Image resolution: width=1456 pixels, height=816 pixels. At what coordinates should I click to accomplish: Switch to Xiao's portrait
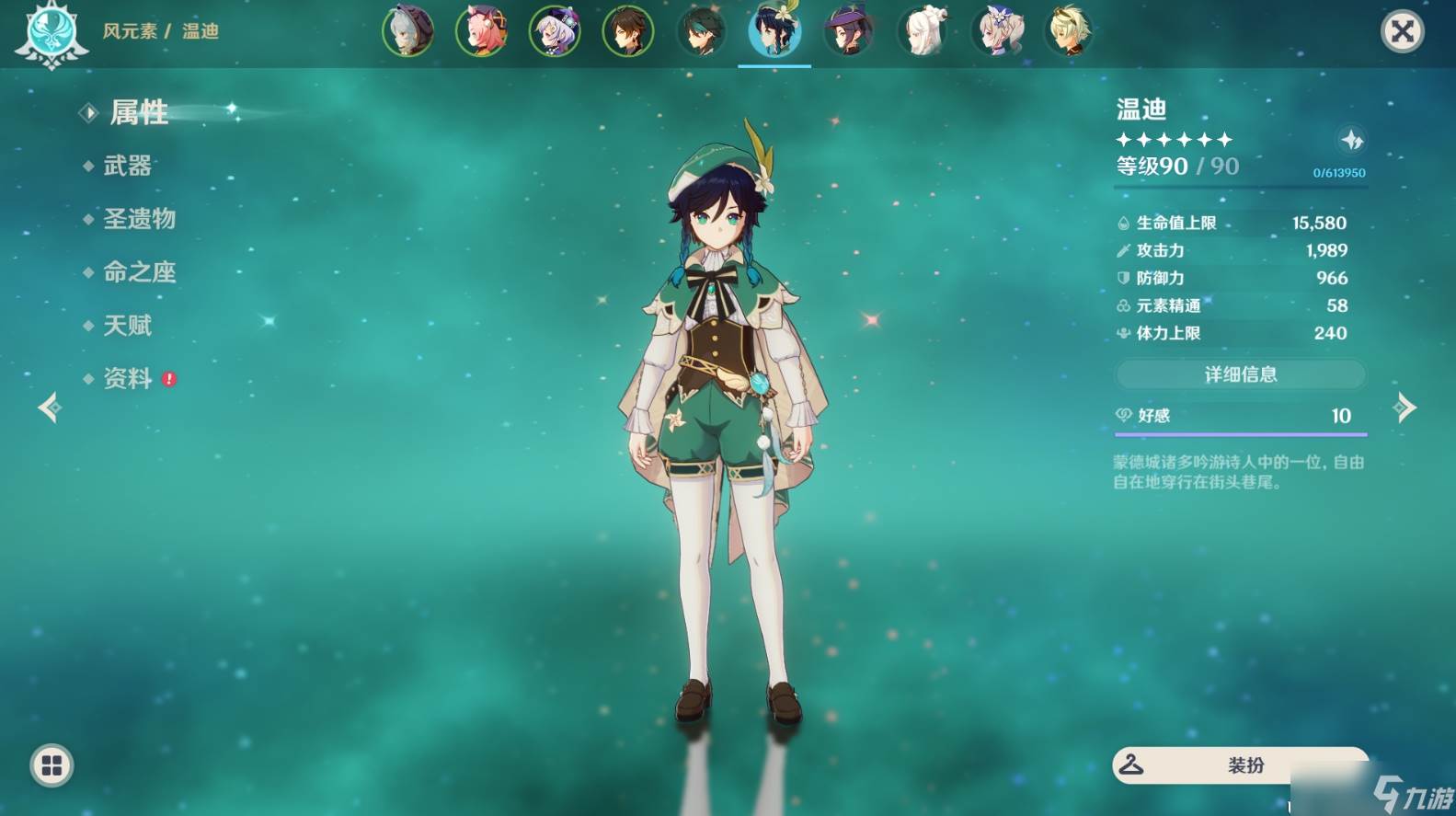[x=701, y=31]
